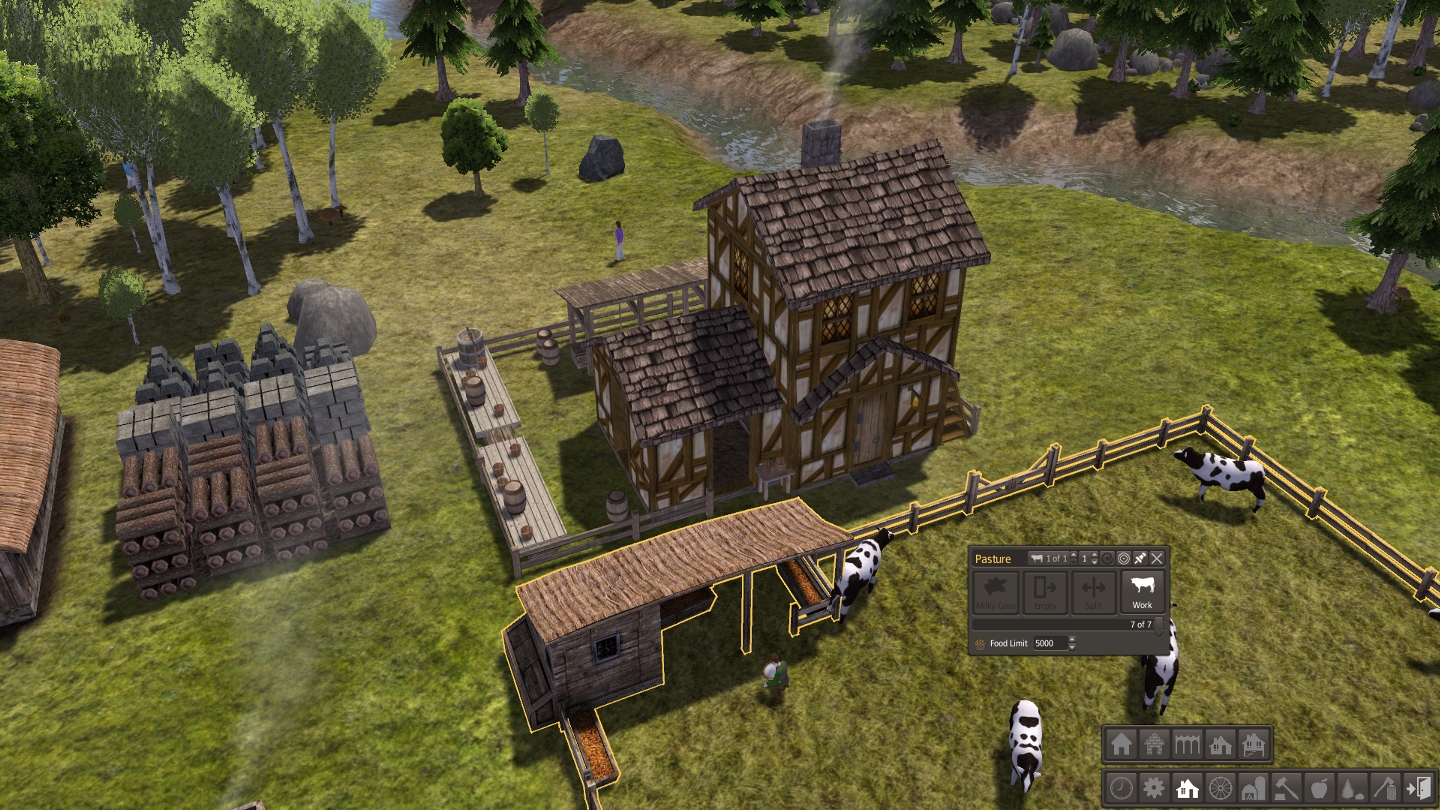Open the apple food production menu
Image resolution: width=1440 pixels, height=810 pixels.
(x=1319, y=787)
